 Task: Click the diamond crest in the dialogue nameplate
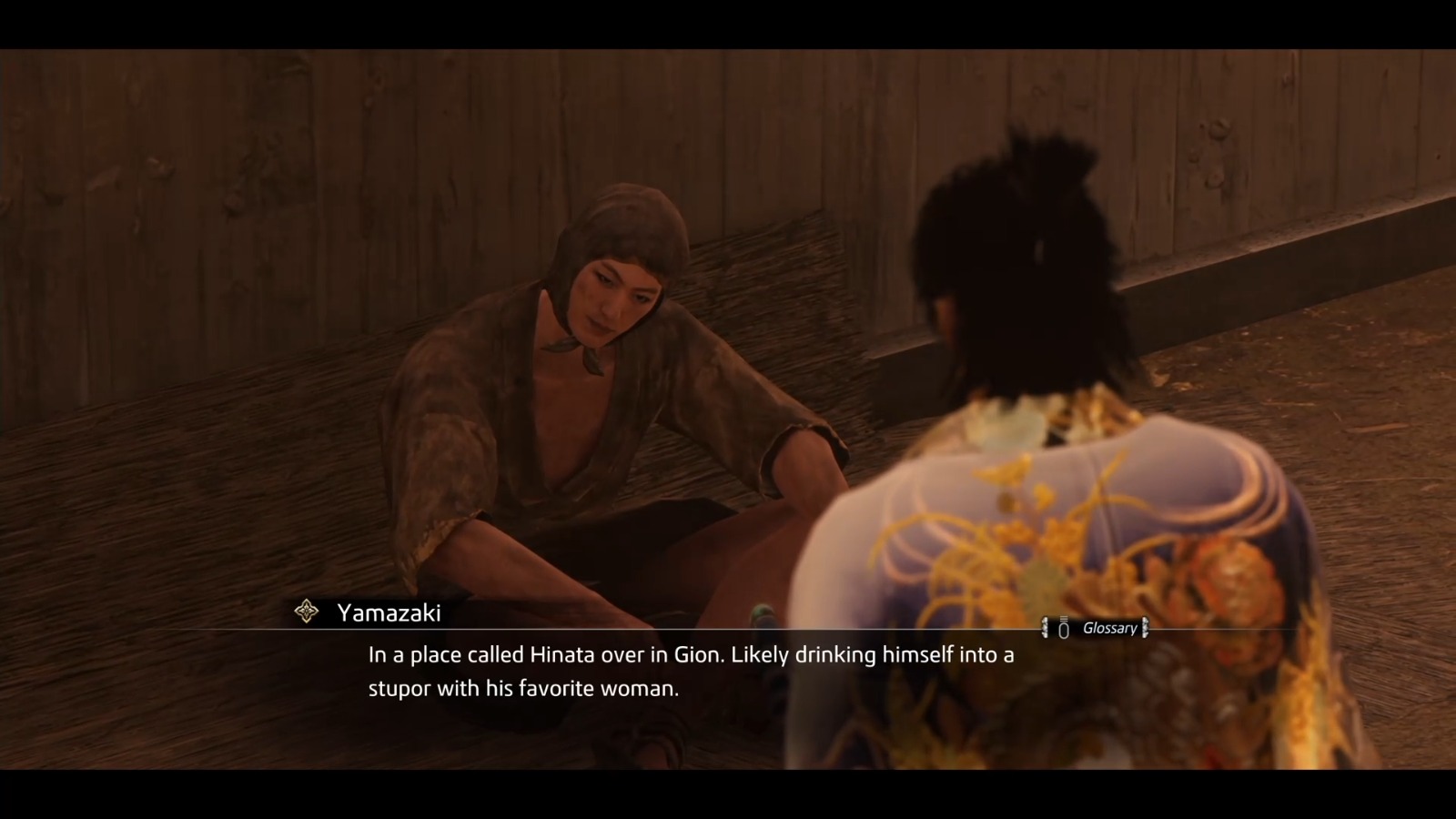pos(306,613)
